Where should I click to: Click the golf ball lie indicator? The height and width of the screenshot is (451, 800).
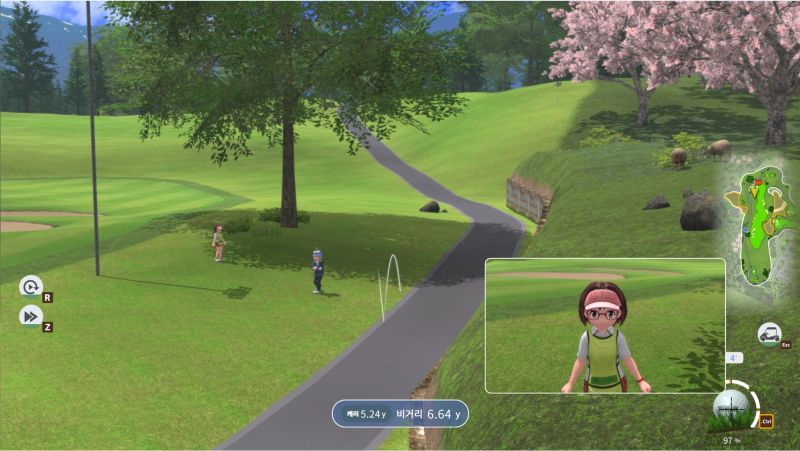[x=732, y=406]
